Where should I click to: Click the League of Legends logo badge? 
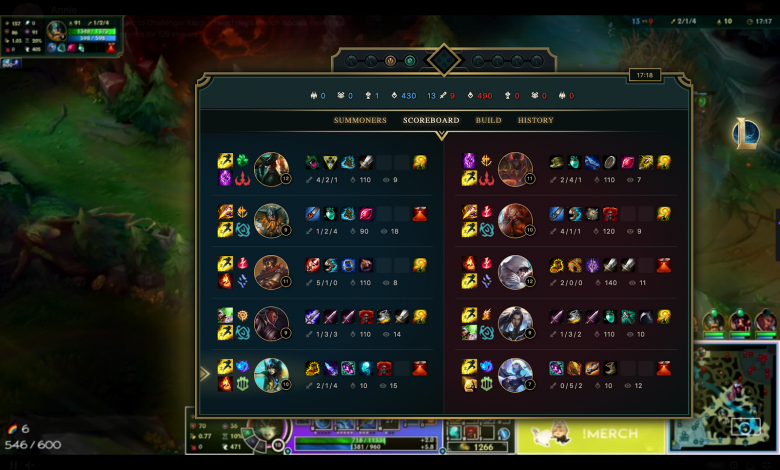click(x=744, y=133)
